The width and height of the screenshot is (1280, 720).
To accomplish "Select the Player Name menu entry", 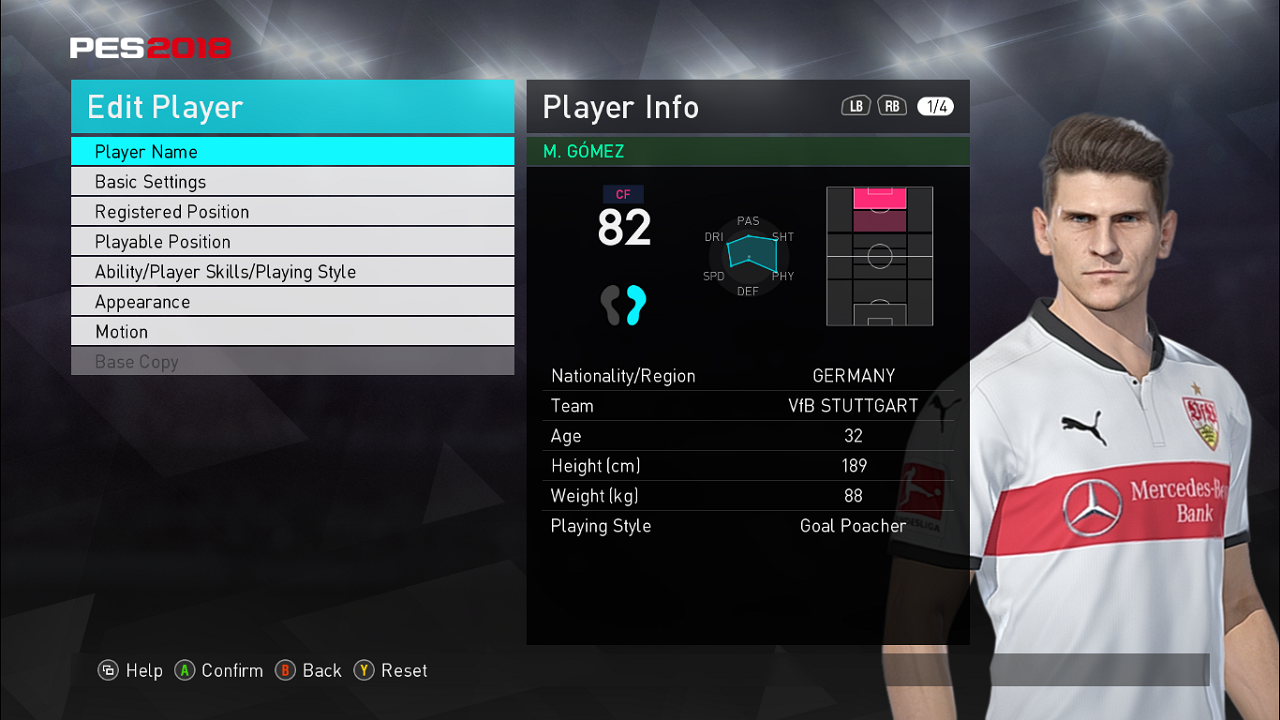I will pyautogui.click(x=292, y=152).
